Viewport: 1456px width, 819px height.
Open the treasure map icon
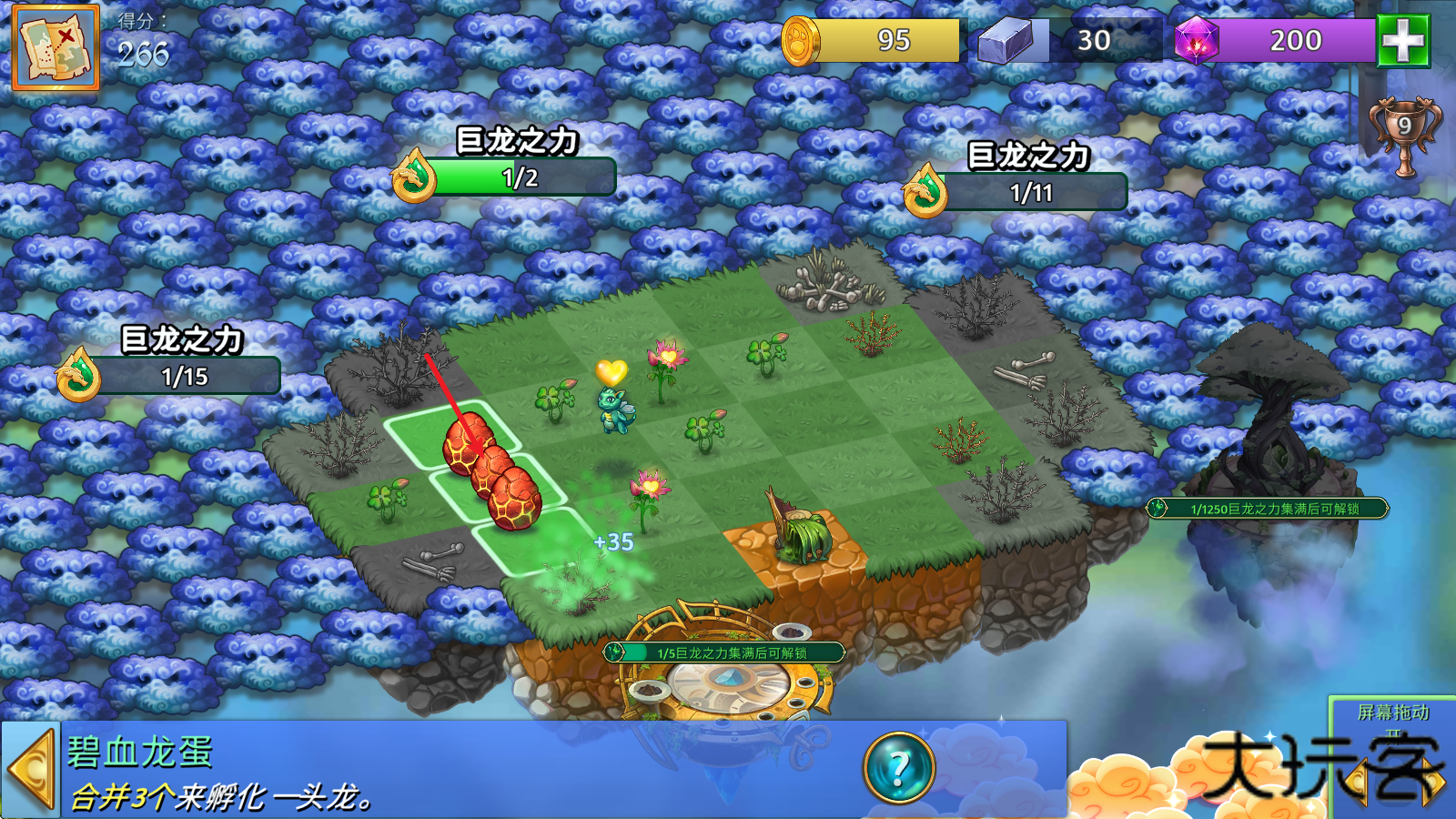pos(56,47)
